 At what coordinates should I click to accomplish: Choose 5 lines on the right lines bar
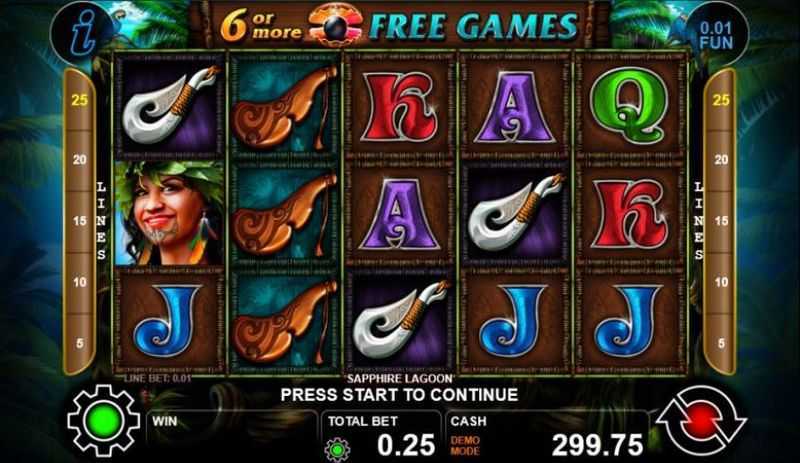coord(720,342)
